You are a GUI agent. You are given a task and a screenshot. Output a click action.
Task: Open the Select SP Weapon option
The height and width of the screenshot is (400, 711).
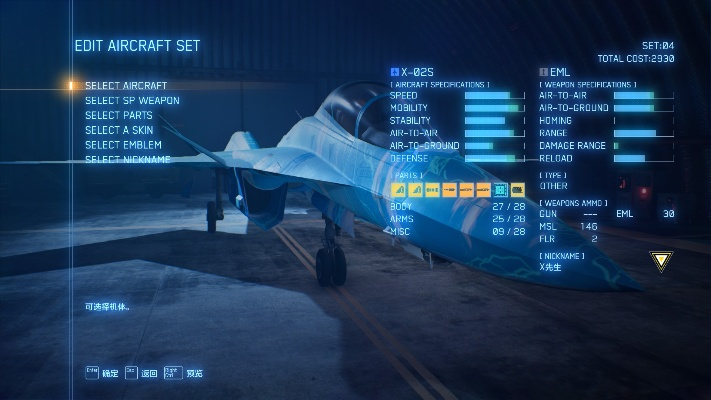coord(132,101)
